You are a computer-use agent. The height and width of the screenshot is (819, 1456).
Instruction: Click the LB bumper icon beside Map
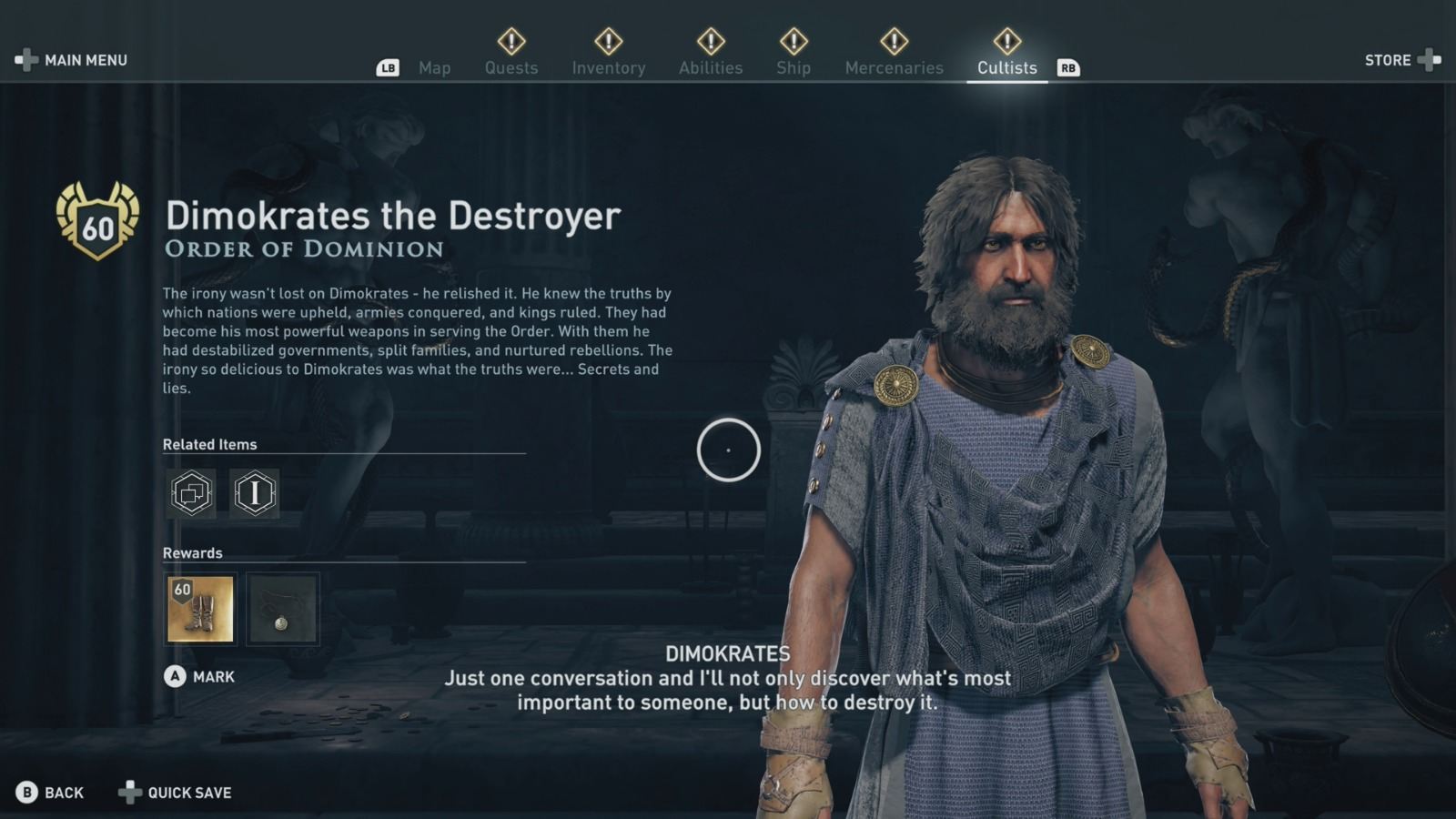click(389, 67)
